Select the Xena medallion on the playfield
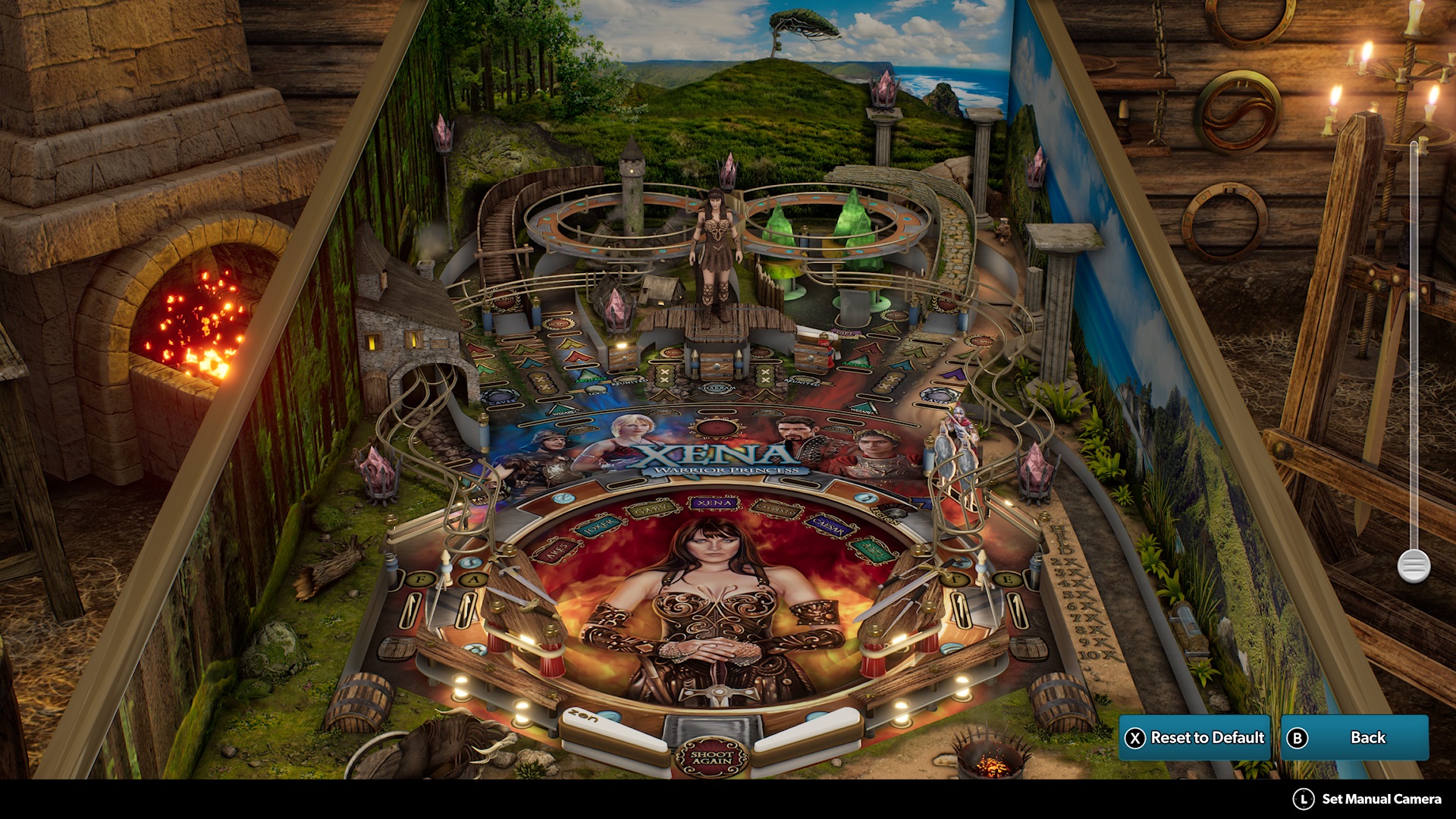 click(714, 503)
